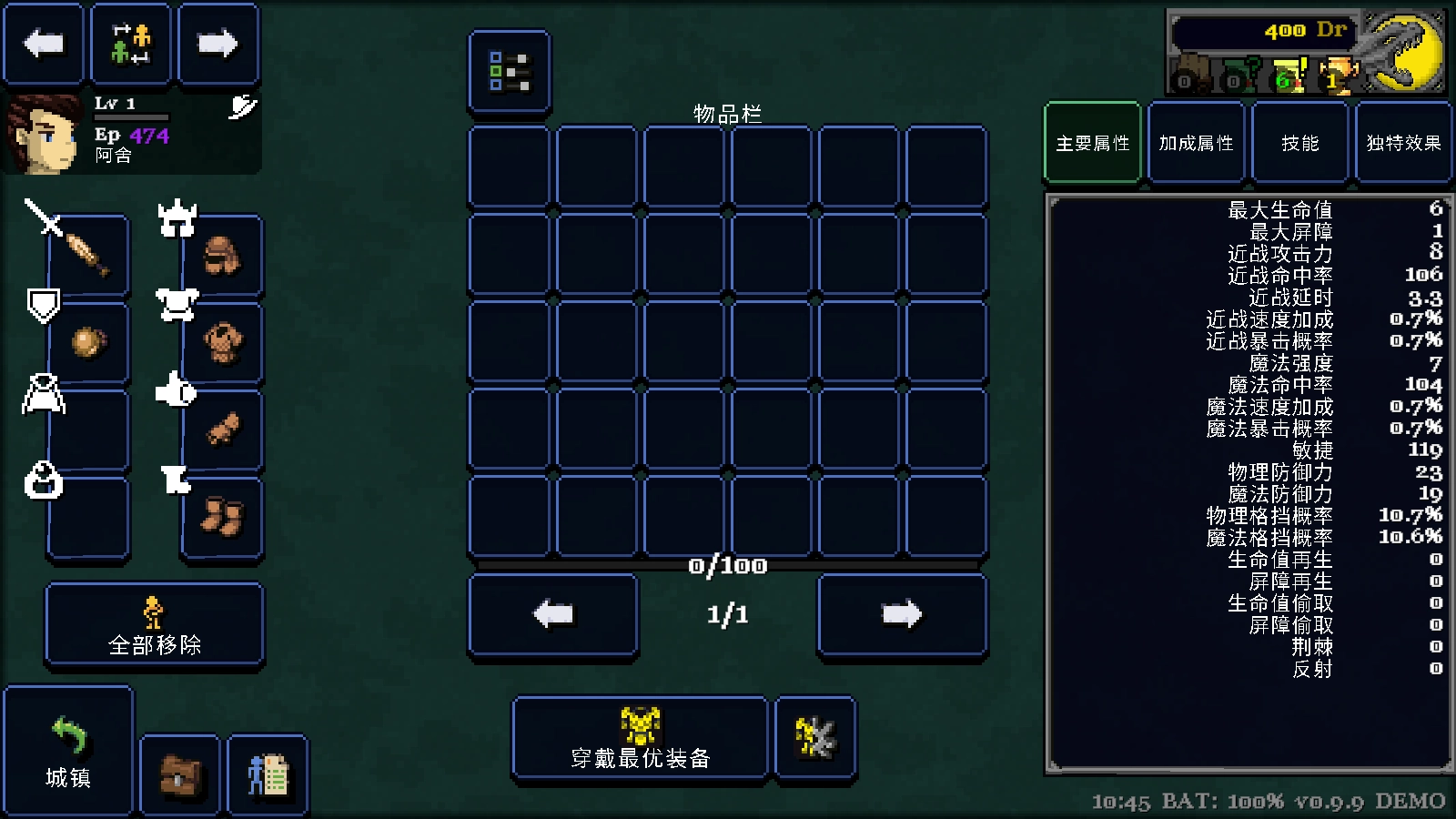The height and width of the screenshot is (819, 1456).
Task: Select the next character arrow
Action: 217,43
